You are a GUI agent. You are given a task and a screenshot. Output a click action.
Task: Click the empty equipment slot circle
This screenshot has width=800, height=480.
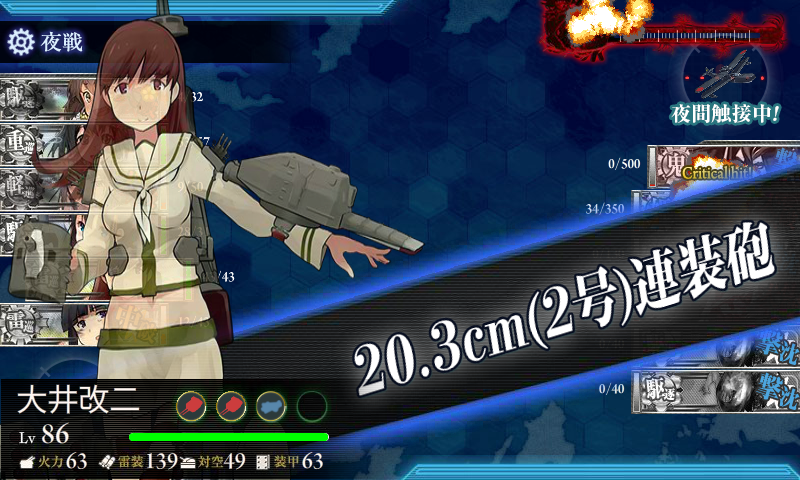311,405
